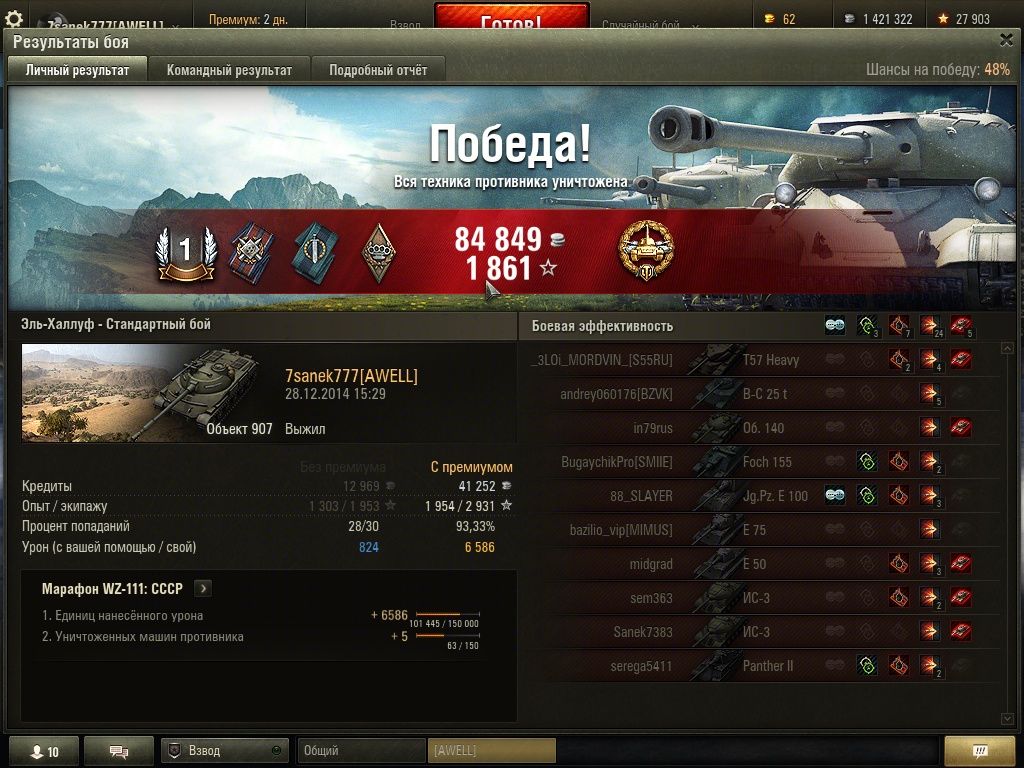
Task: Click the red Готов! ready button
Action: click(x=511, y=20)
